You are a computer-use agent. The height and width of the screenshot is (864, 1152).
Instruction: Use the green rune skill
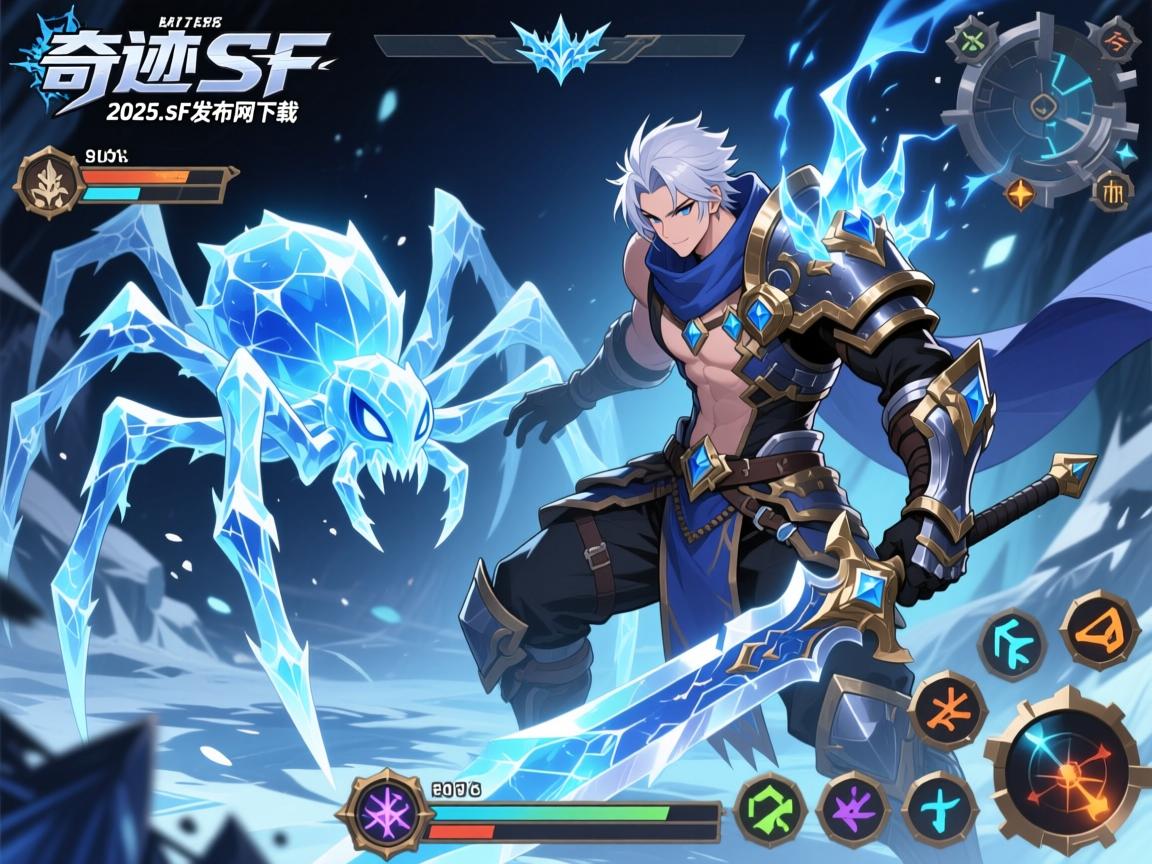coord(770,808)
